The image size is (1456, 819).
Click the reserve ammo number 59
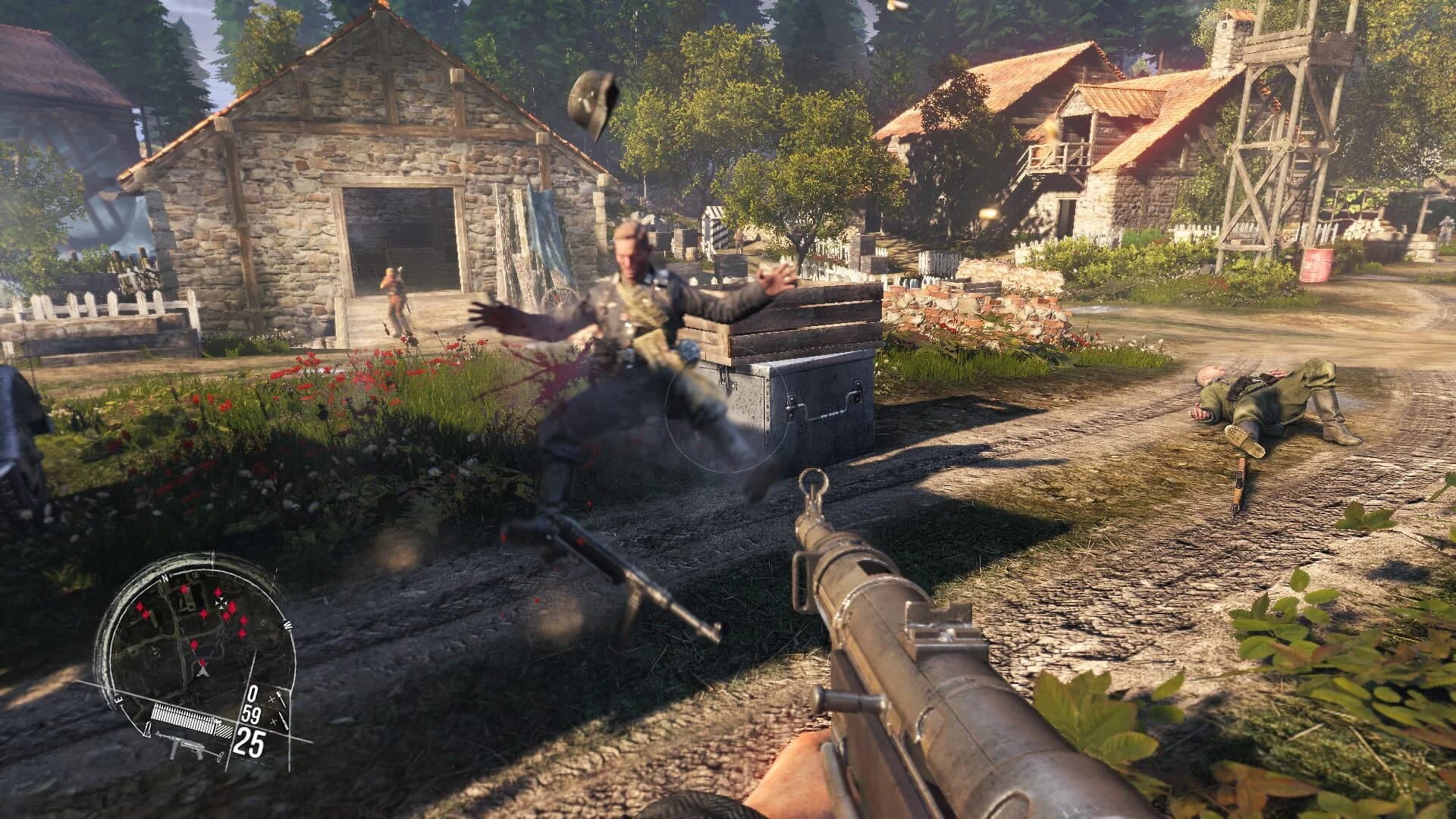250,714
